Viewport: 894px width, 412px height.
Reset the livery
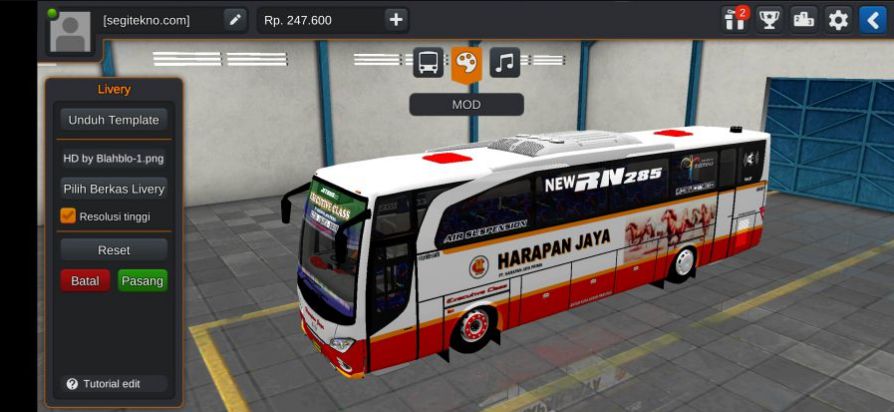click(113, 249)
